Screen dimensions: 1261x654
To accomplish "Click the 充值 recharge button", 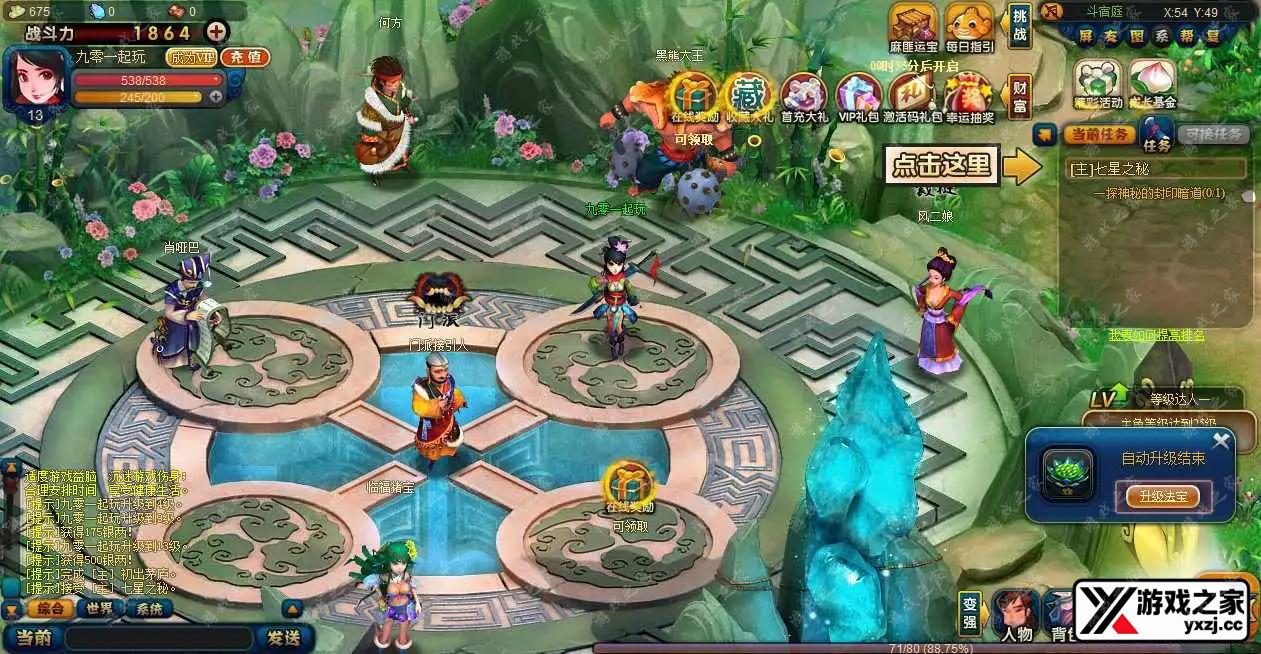I will point(245,57).
